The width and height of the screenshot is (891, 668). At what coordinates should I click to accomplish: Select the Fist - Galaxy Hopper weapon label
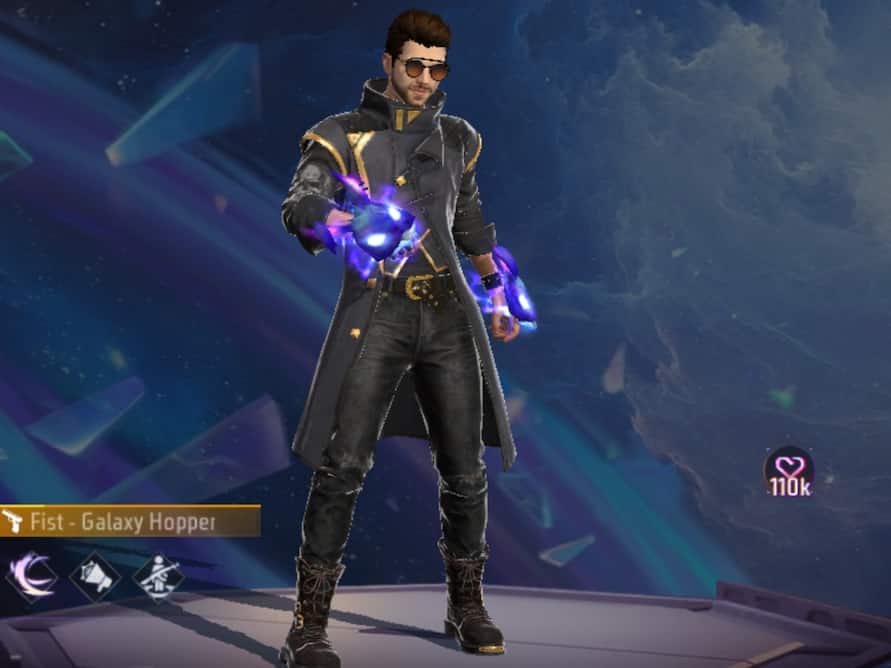pyautogui.click(x=130, y=521)
